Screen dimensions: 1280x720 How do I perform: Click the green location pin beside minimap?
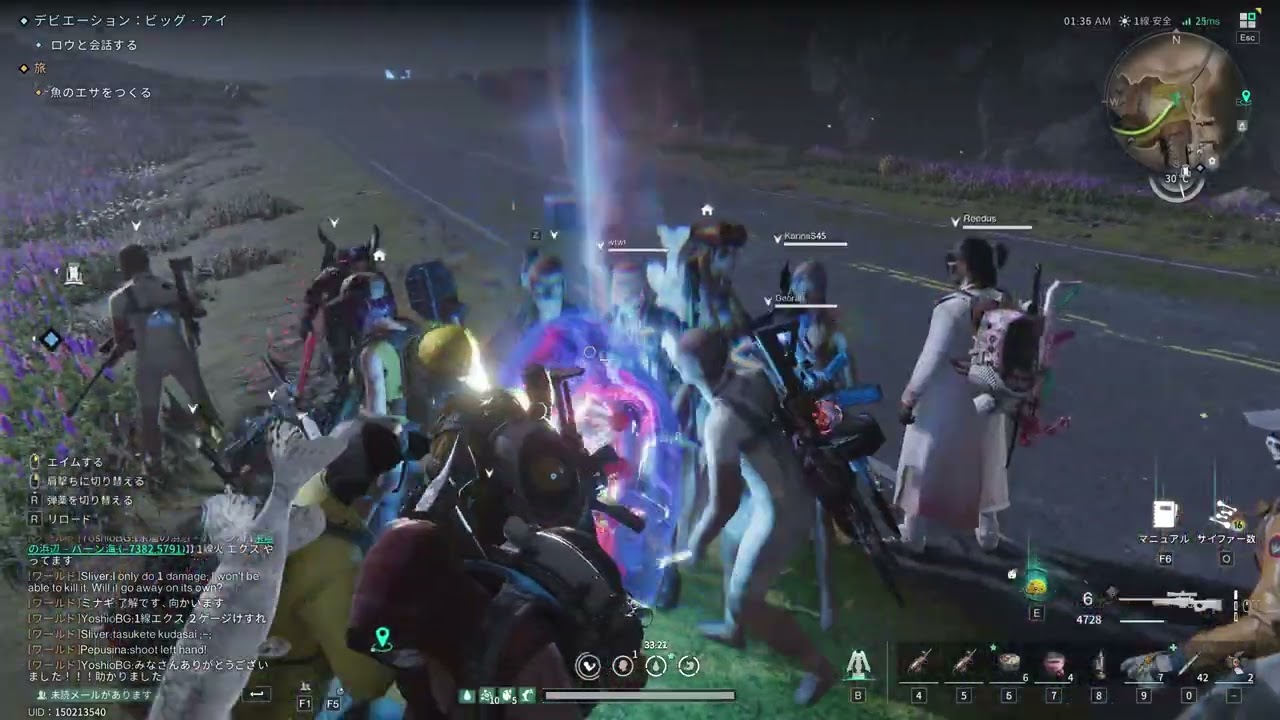point(1245,97)
